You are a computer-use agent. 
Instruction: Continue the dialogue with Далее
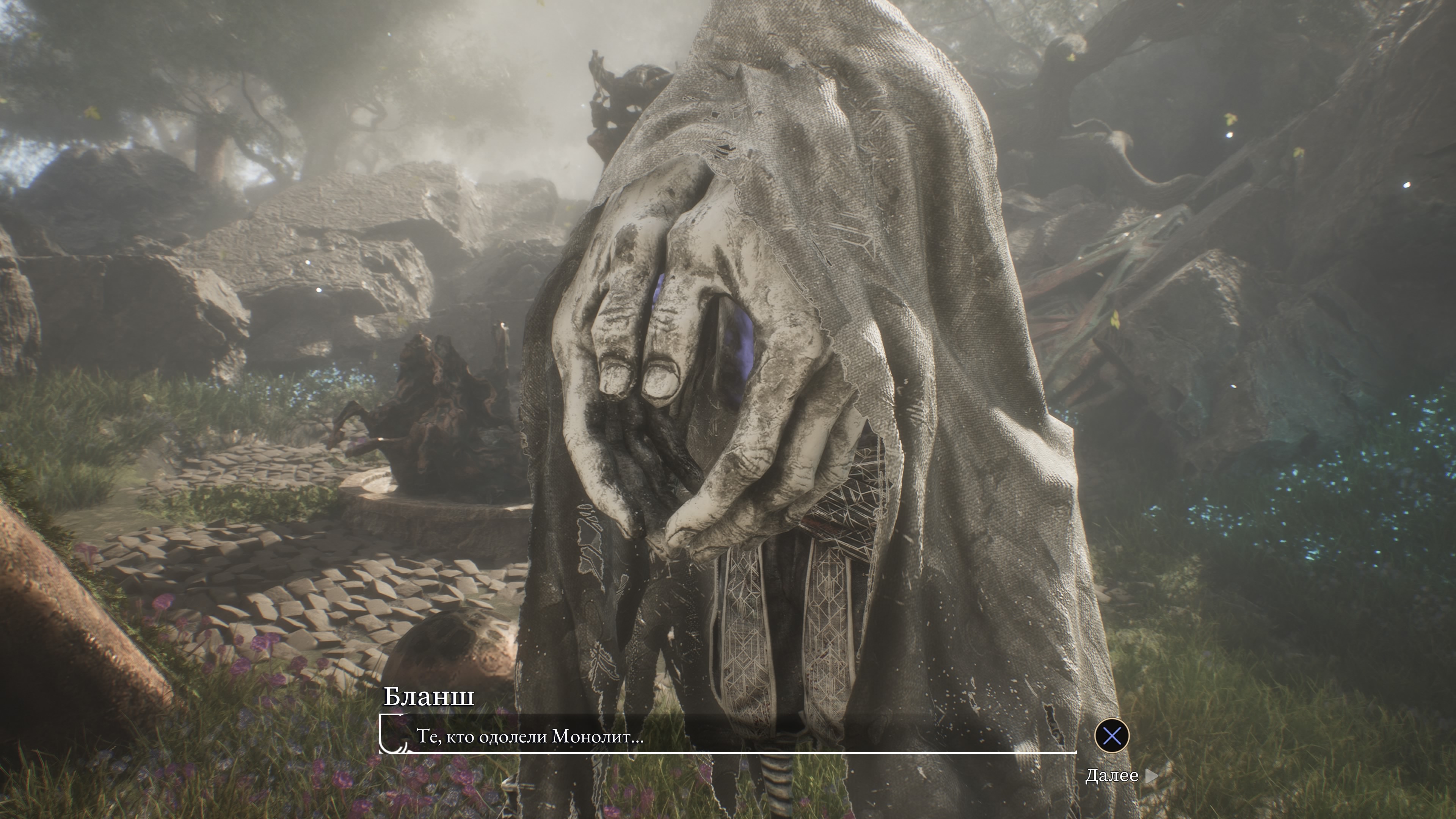pyautogui.click(x=1120, y=775)
